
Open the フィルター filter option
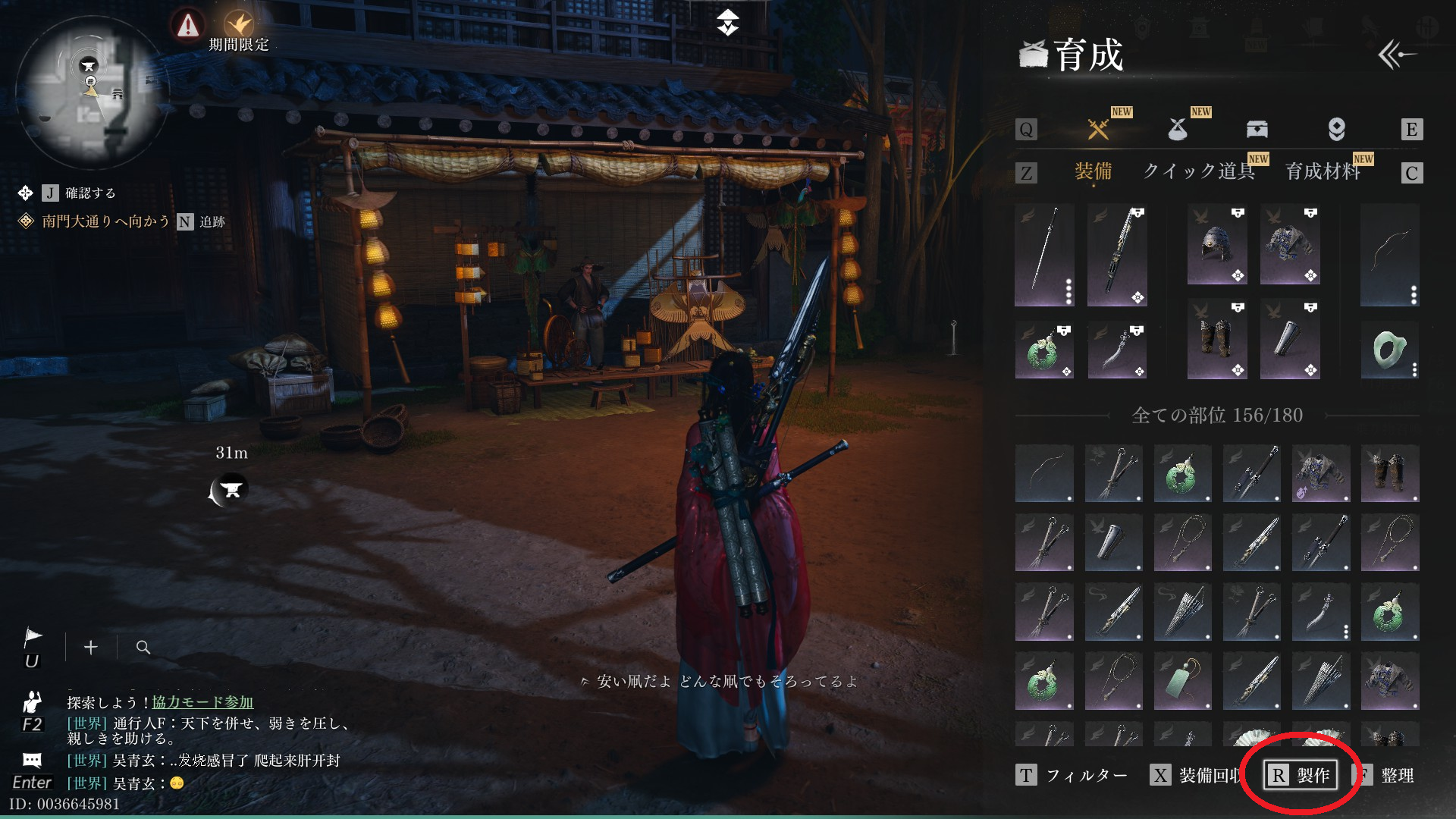click(1072, 775)
